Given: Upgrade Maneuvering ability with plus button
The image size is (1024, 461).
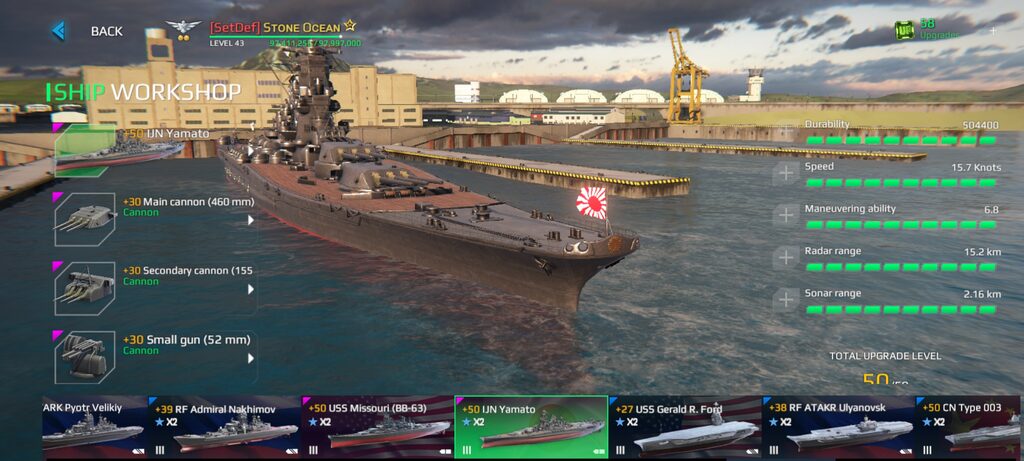Looking at the screenshot, I should (787, 215).
